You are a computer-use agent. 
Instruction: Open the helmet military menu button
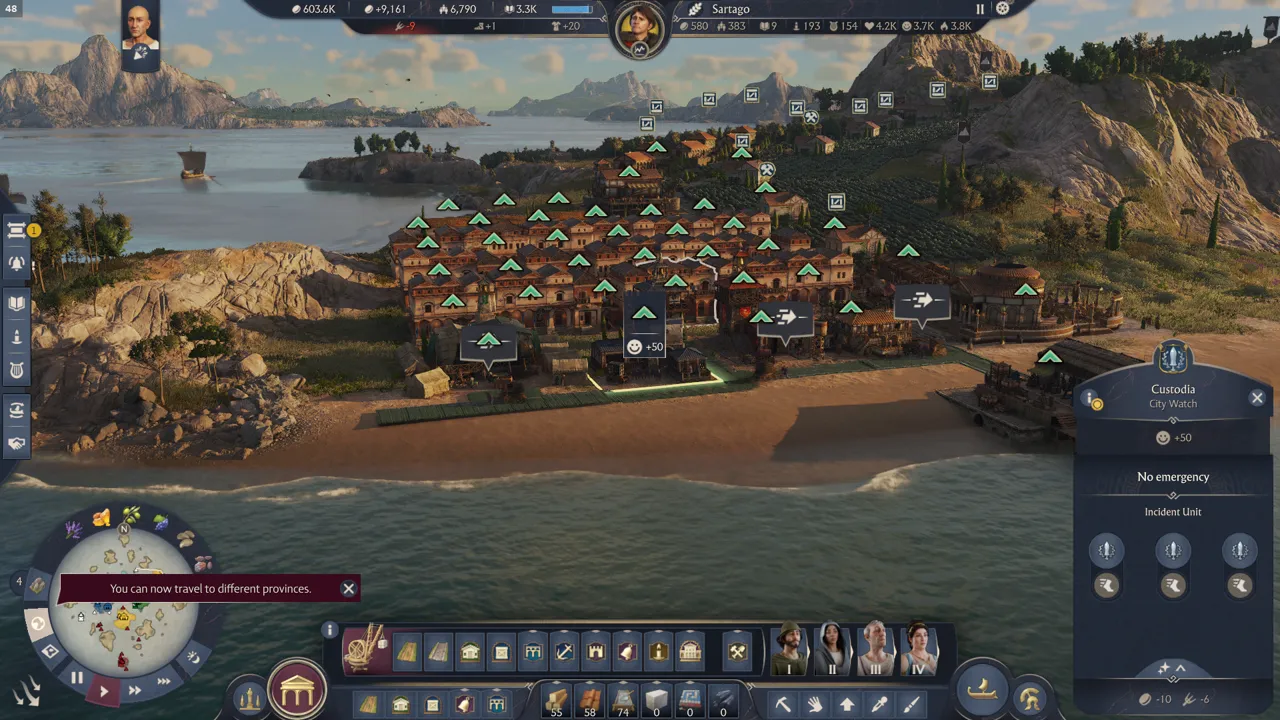1029,697
